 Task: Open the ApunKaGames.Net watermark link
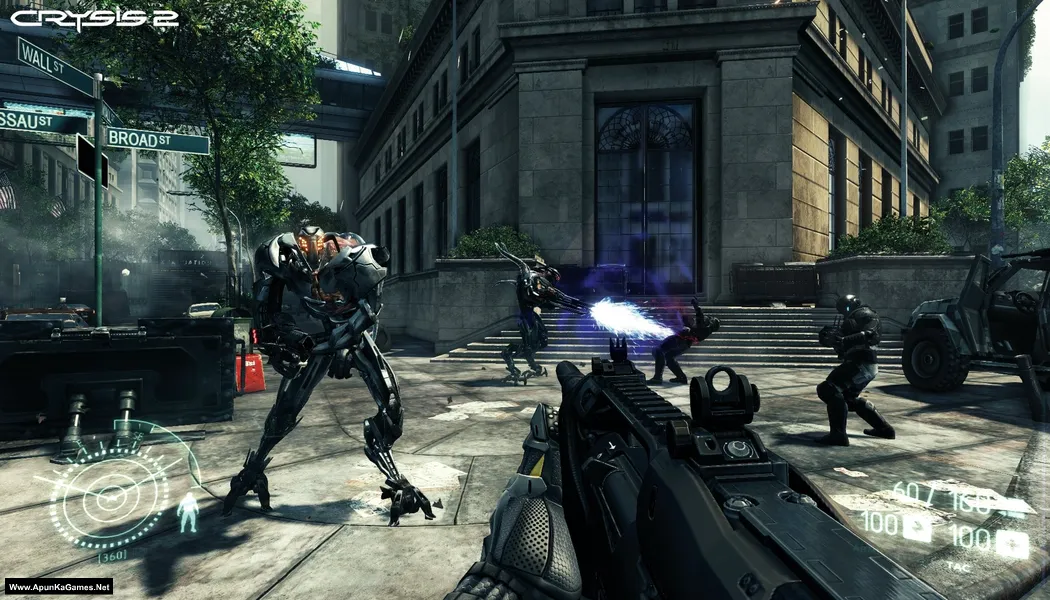58,587
